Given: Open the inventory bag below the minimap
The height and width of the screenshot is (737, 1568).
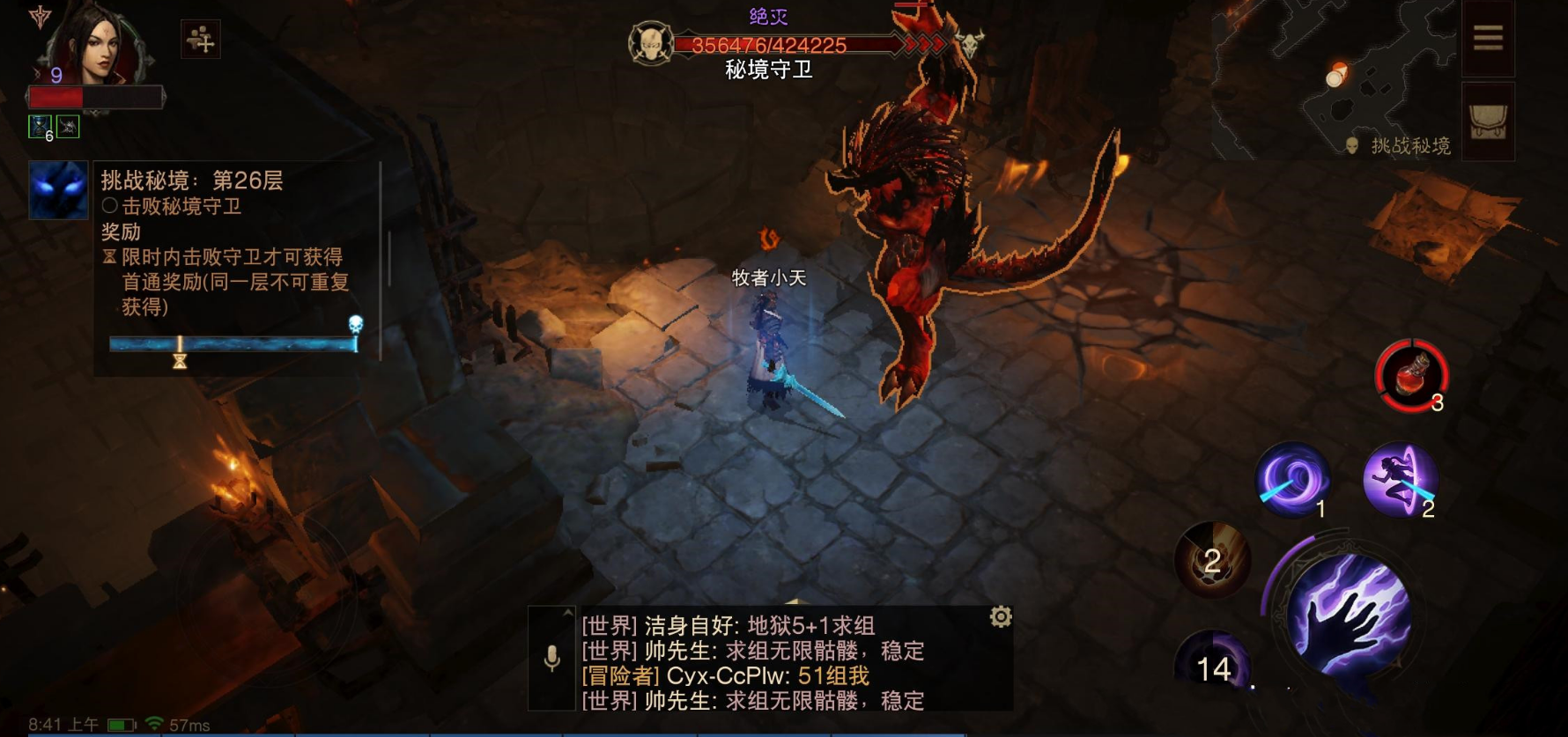Looking at the screenshot, I should [x=1490, y=121].
